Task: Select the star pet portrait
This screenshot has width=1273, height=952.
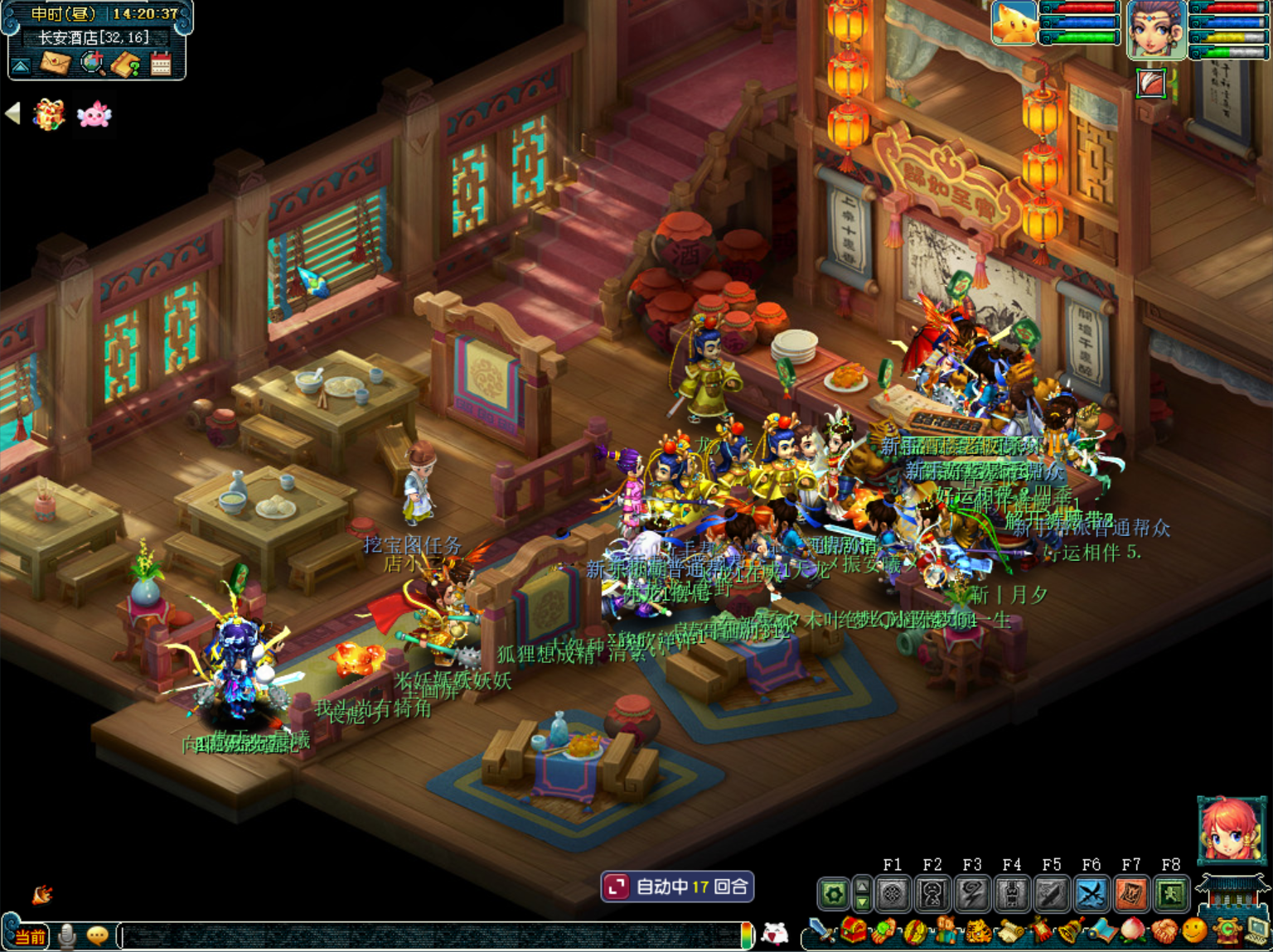Action: point(1014,22)
